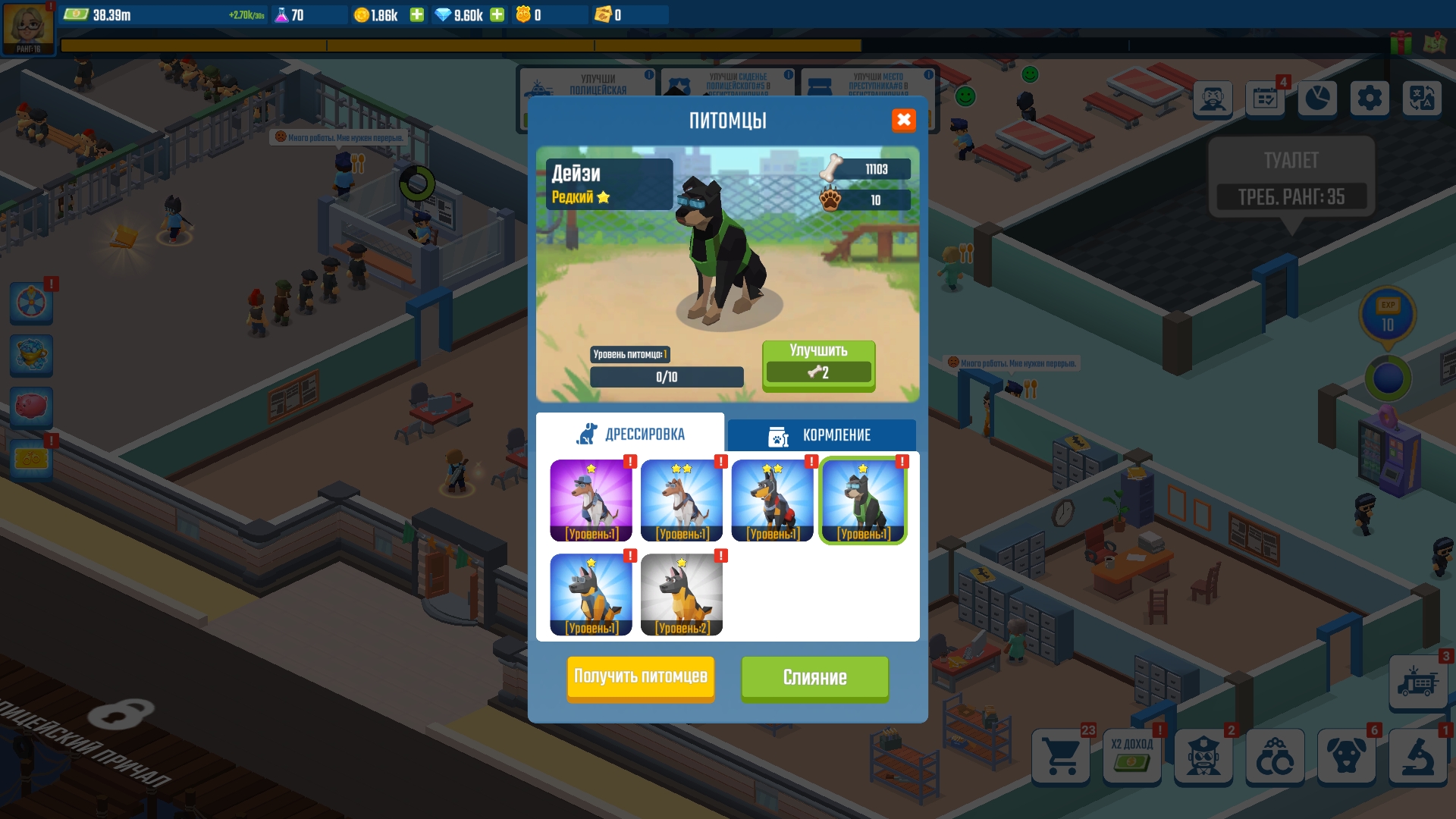
Task: Open the pie chart statistics icon
Action: (x=1318, y=98)
